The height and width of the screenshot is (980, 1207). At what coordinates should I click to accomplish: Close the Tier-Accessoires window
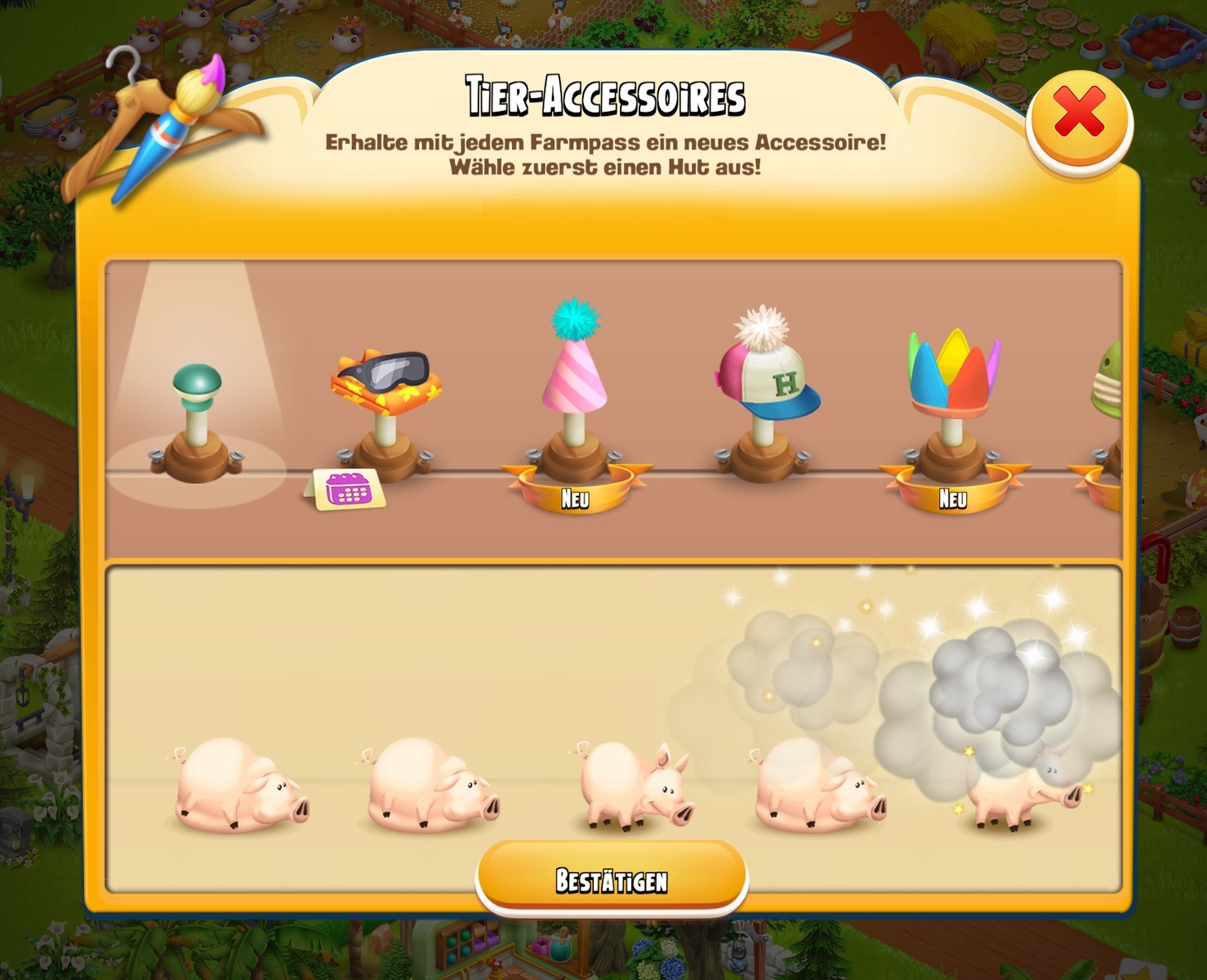point(1079,116)
